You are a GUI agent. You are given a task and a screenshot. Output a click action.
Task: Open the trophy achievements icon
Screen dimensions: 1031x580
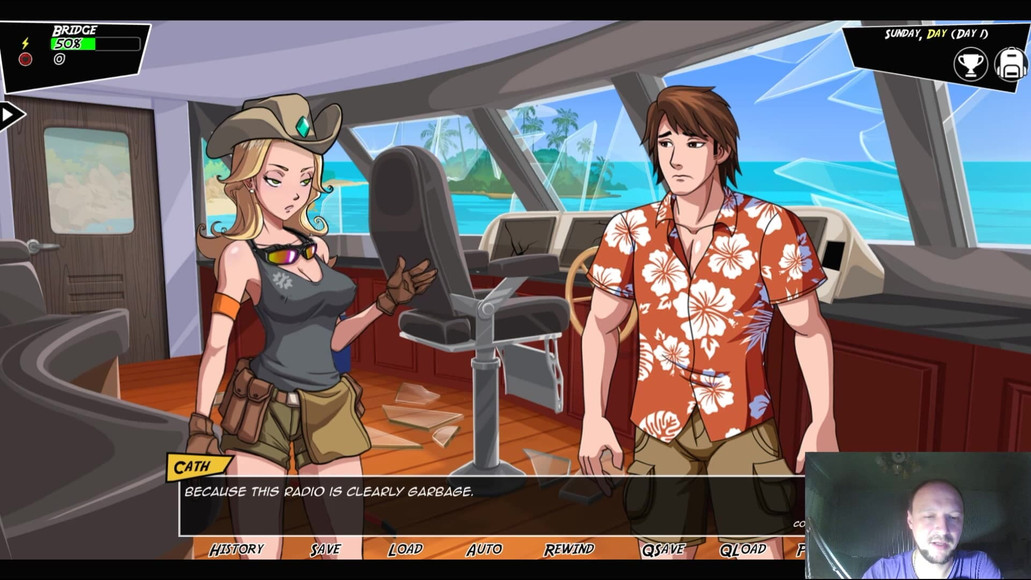point(969,65)
